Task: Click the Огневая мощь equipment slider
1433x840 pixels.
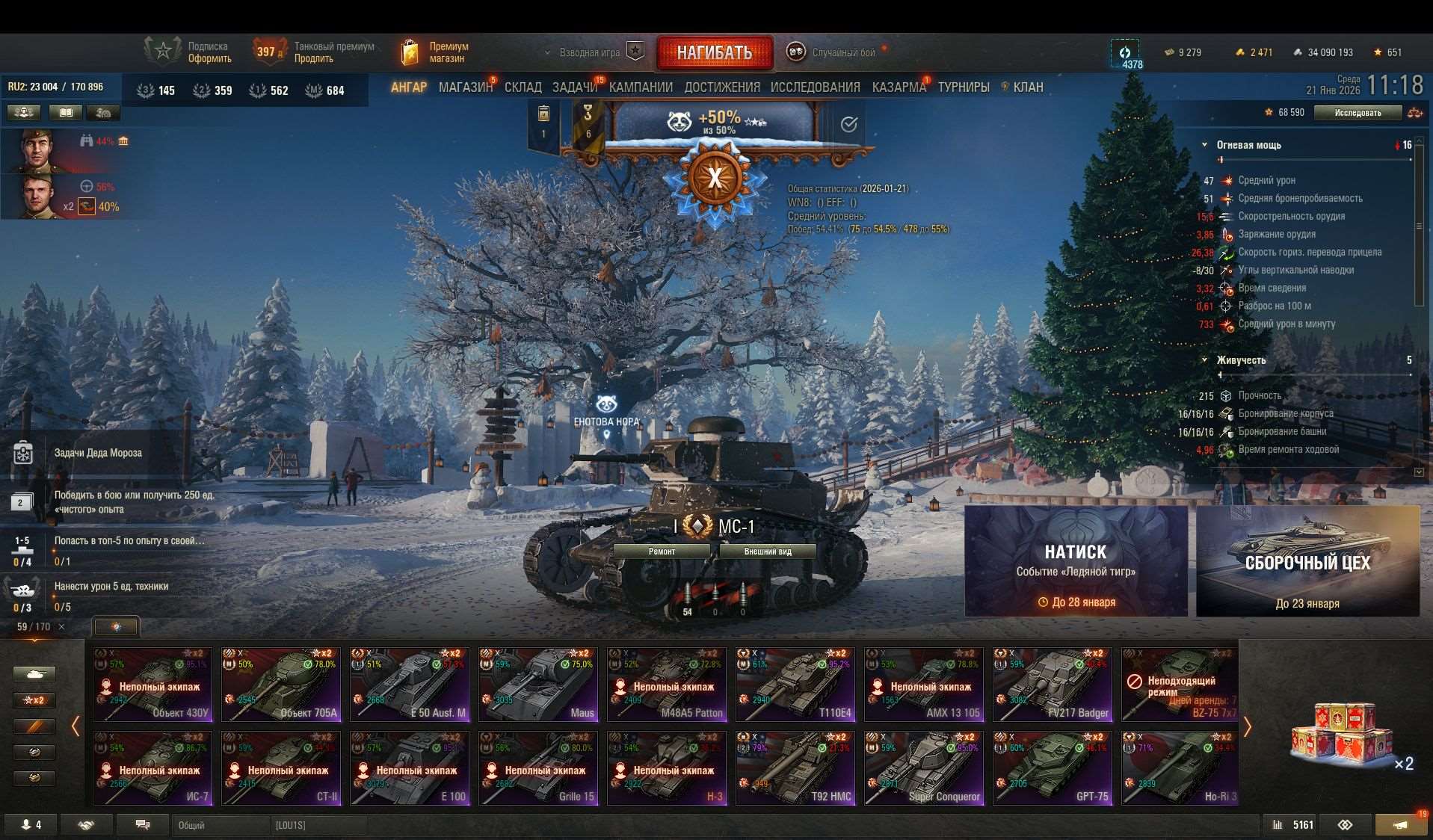Action: [1218, 158]
